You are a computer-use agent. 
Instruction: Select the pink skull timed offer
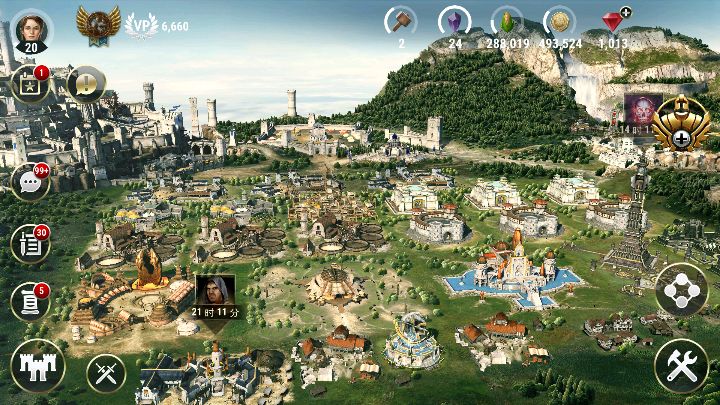coord(638,110)
